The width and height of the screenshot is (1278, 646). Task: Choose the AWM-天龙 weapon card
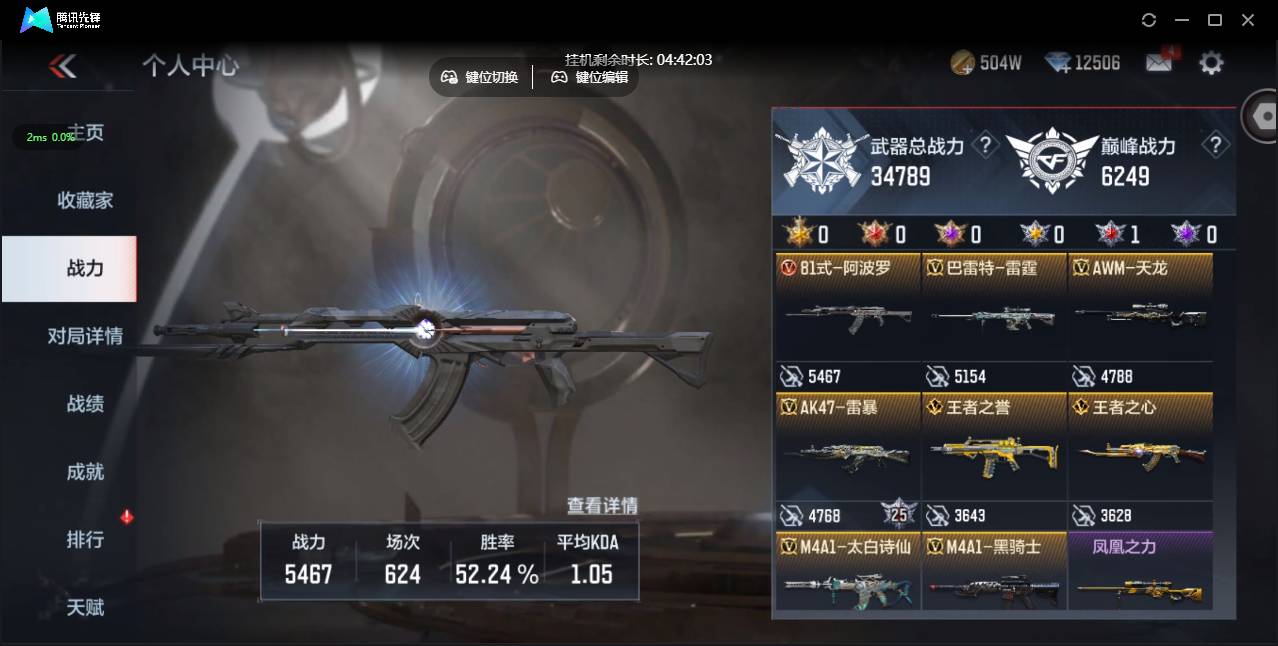click(1140, 307)
